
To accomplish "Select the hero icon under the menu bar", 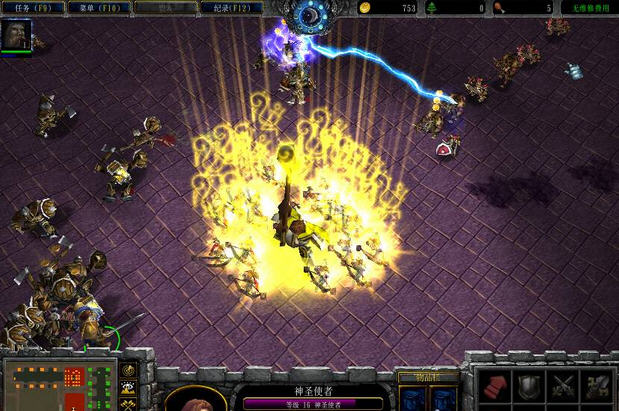I will (x=16, y=35).
